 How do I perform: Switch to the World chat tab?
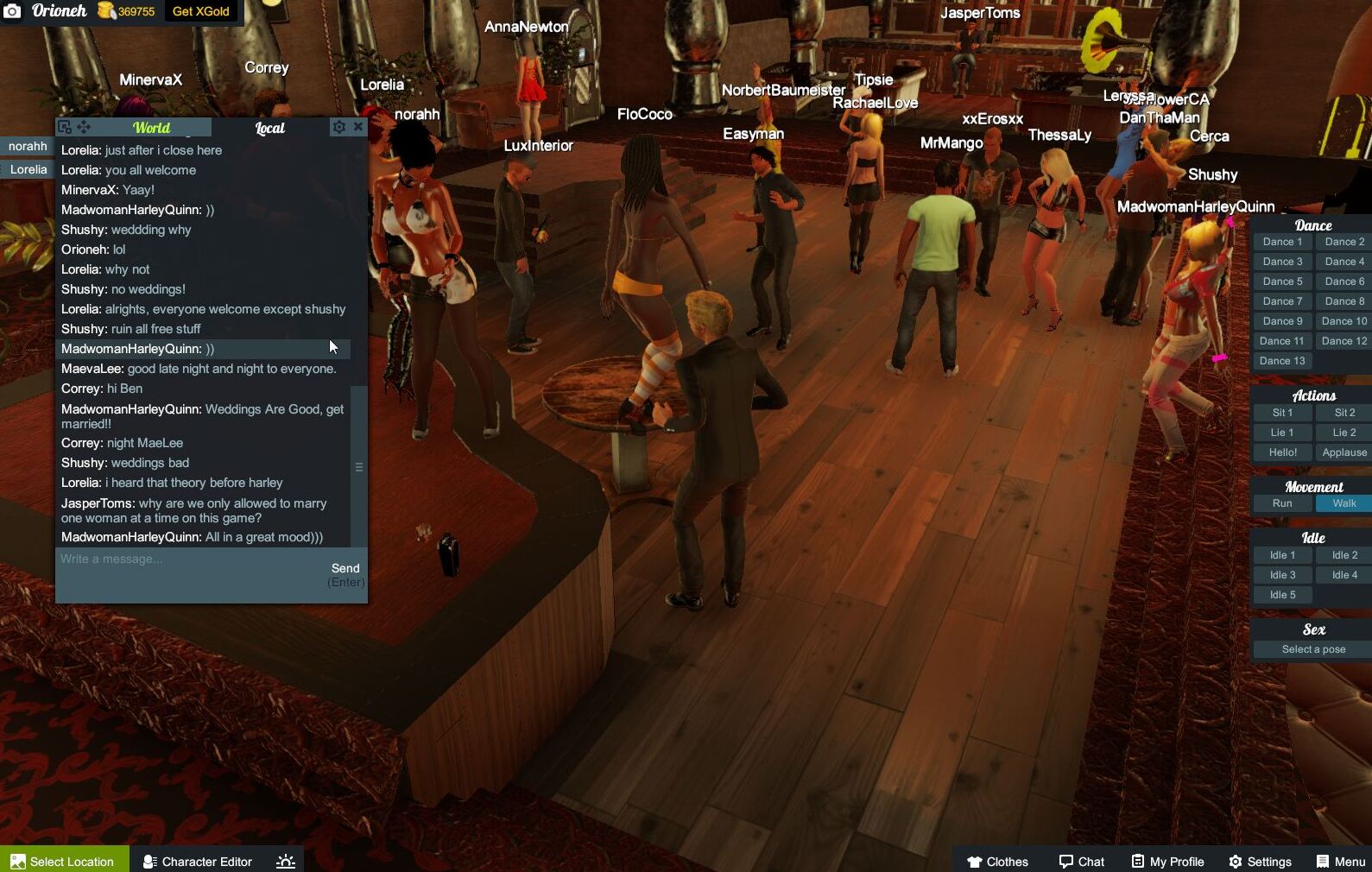pyautogui.click(x=151, y=127)
